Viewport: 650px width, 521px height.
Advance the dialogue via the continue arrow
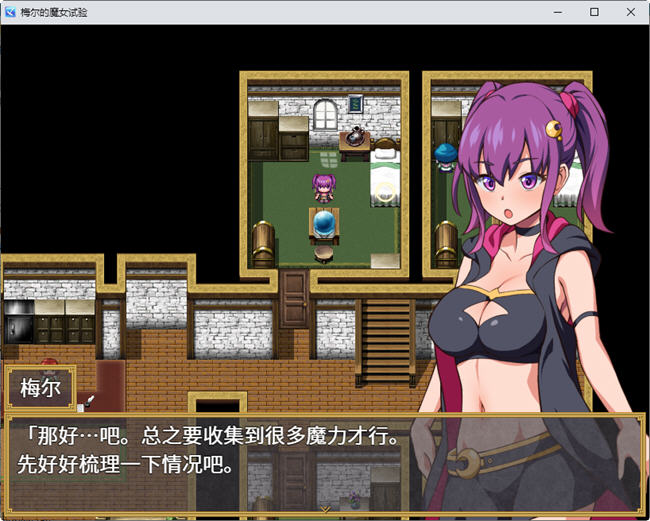pyautogui.click(x=325, y=508)
